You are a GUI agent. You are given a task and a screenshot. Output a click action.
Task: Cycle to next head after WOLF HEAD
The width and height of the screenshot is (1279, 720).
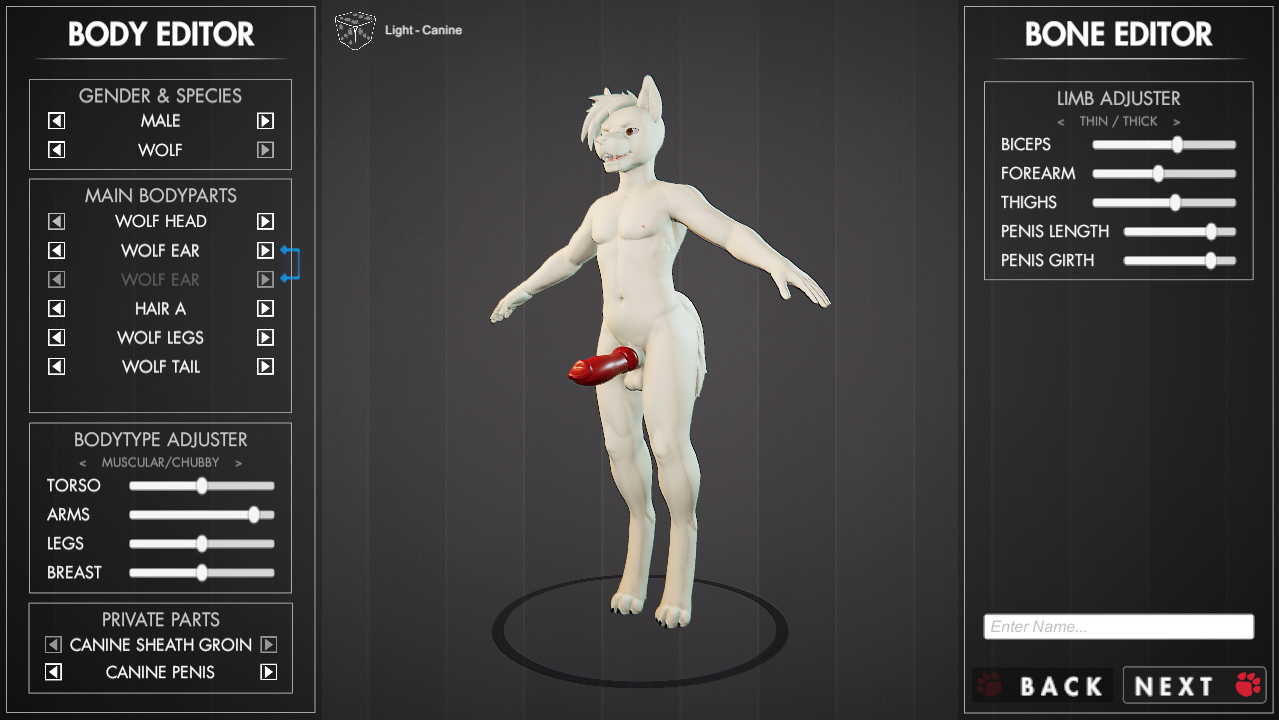(x=265, y=221)
